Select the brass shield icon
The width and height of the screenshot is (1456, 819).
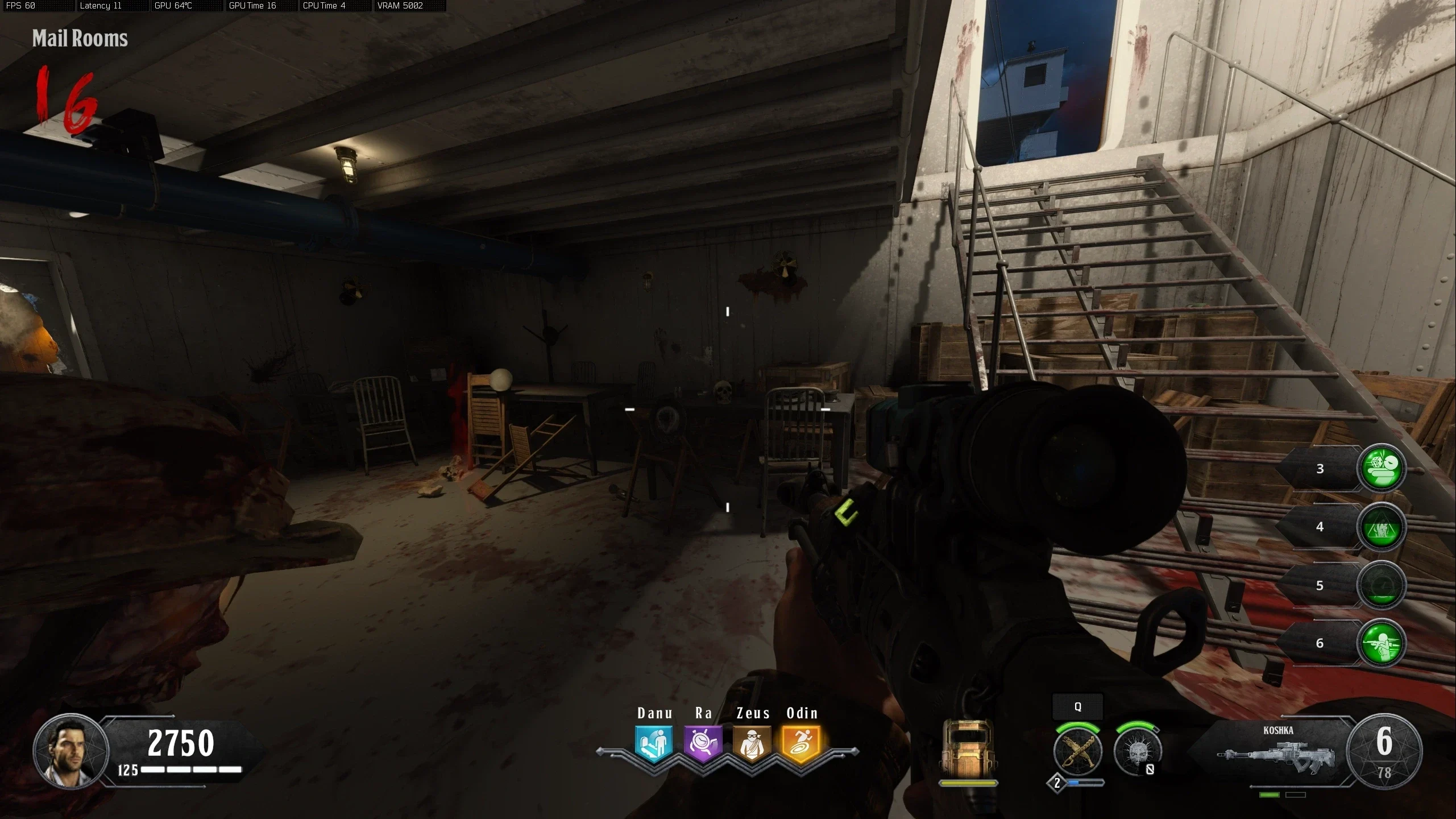coord(967,750)
